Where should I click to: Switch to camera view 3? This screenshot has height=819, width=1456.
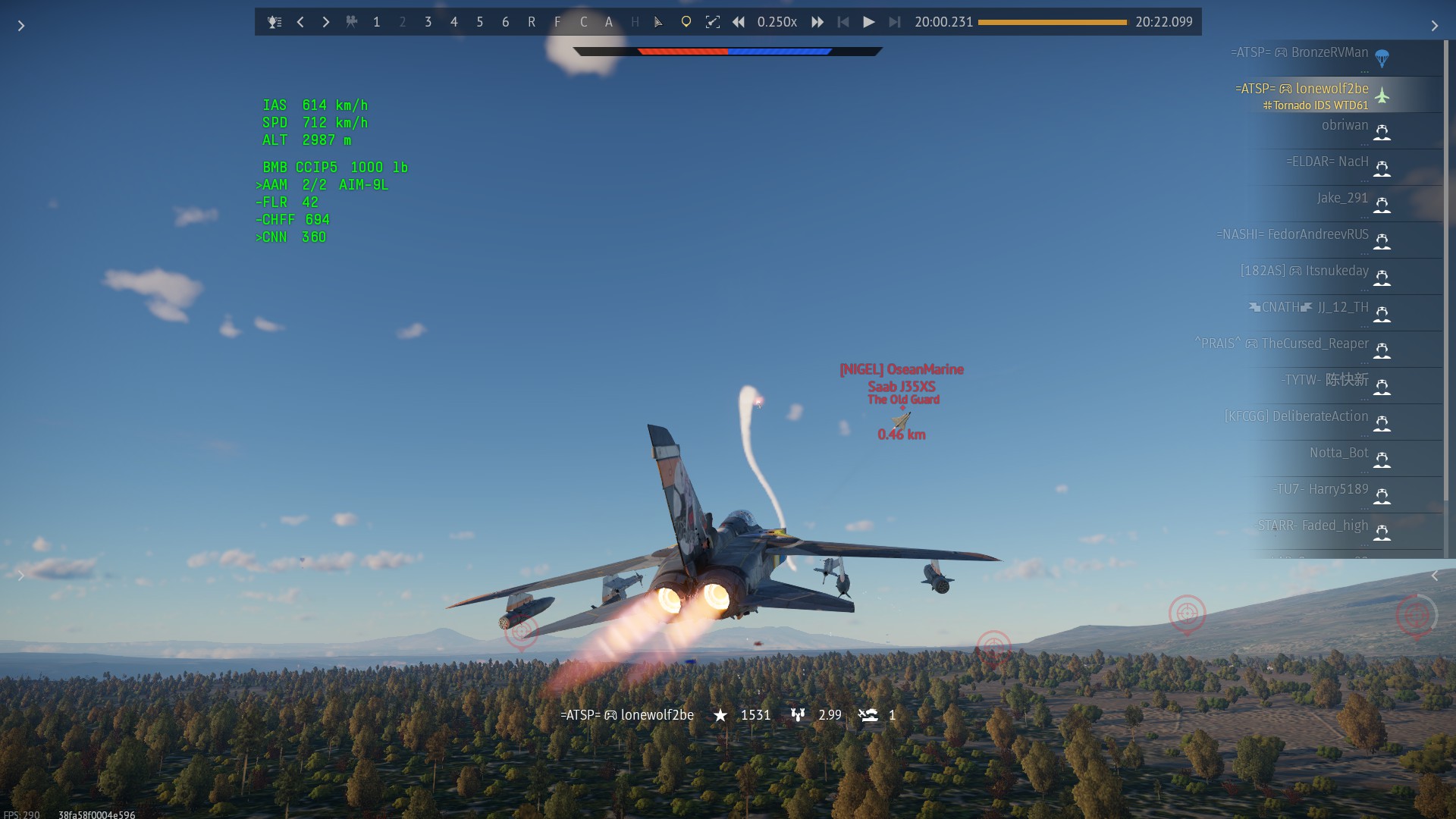(428, 23)
